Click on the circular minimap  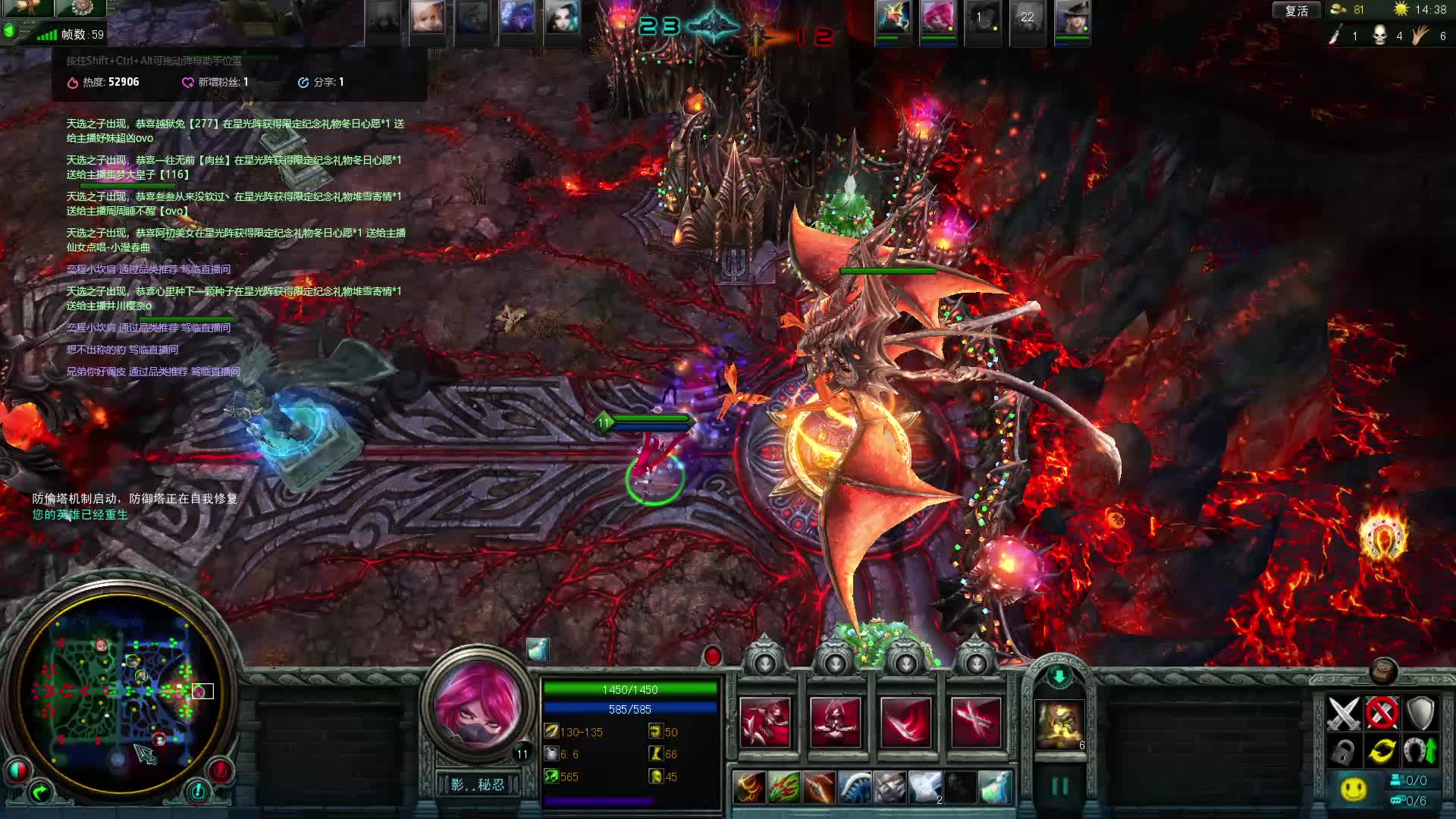coord(121,694)
